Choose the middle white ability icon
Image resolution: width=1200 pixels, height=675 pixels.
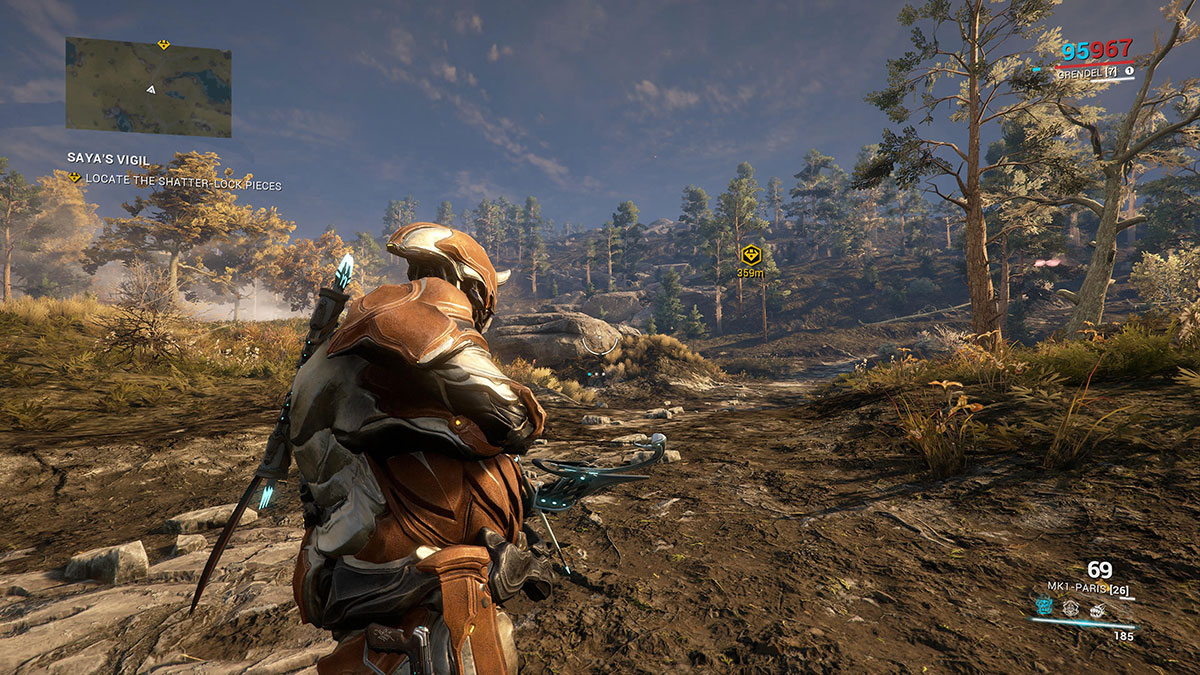click(1070, 608)
